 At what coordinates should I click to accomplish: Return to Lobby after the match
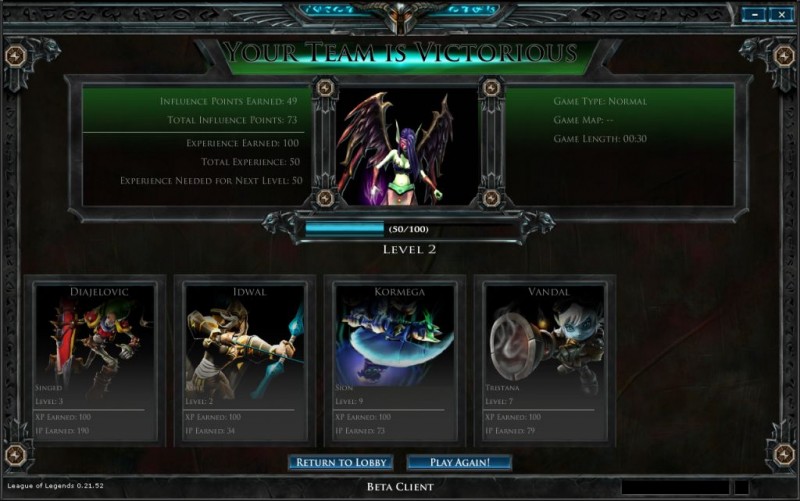pos(340,462)
